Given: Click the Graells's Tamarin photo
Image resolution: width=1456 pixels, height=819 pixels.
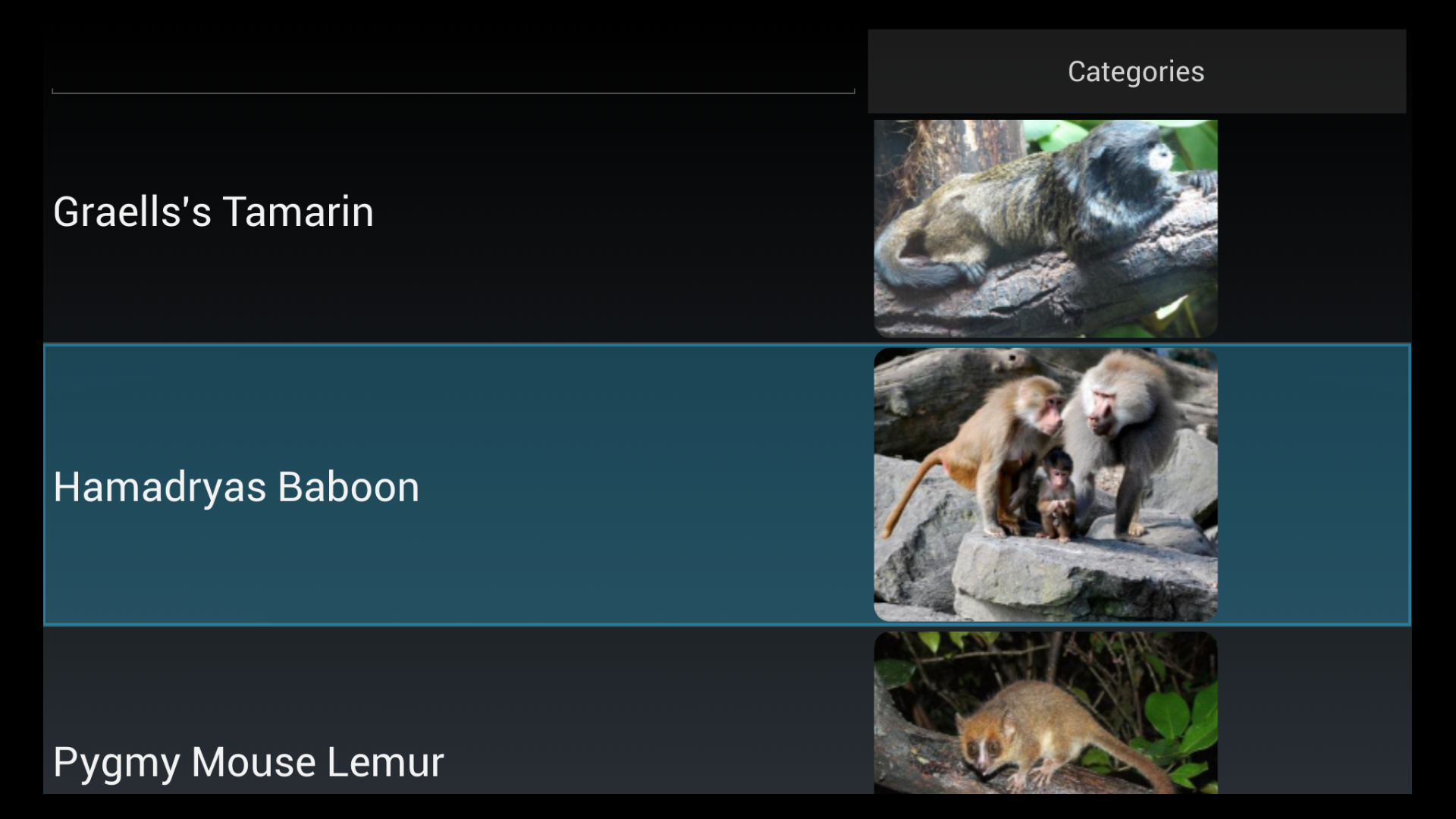Looking at the screenshot, I should click(1046, 227).
